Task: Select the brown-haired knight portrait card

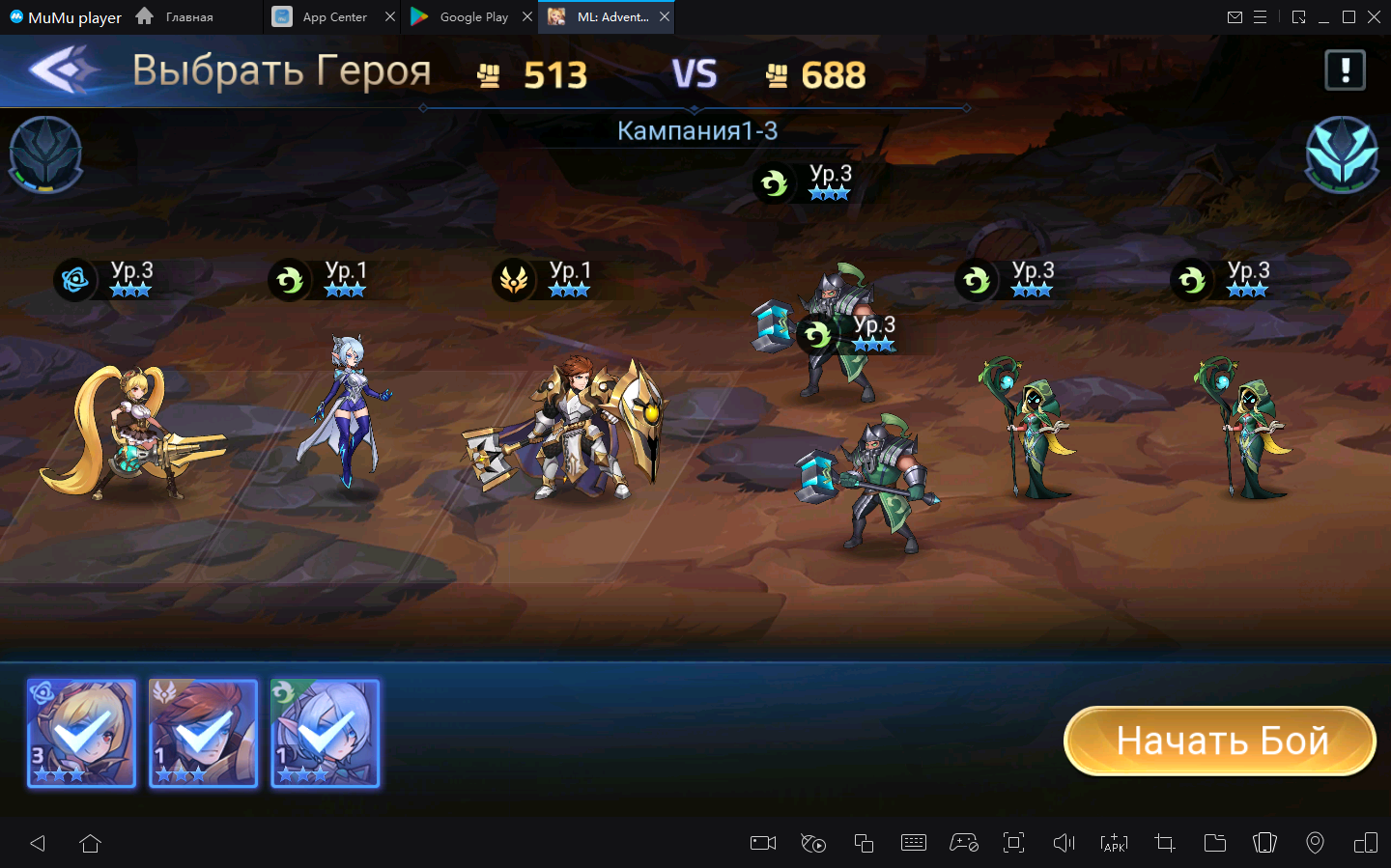Action: pyautogui.click(x=204, y=733)
